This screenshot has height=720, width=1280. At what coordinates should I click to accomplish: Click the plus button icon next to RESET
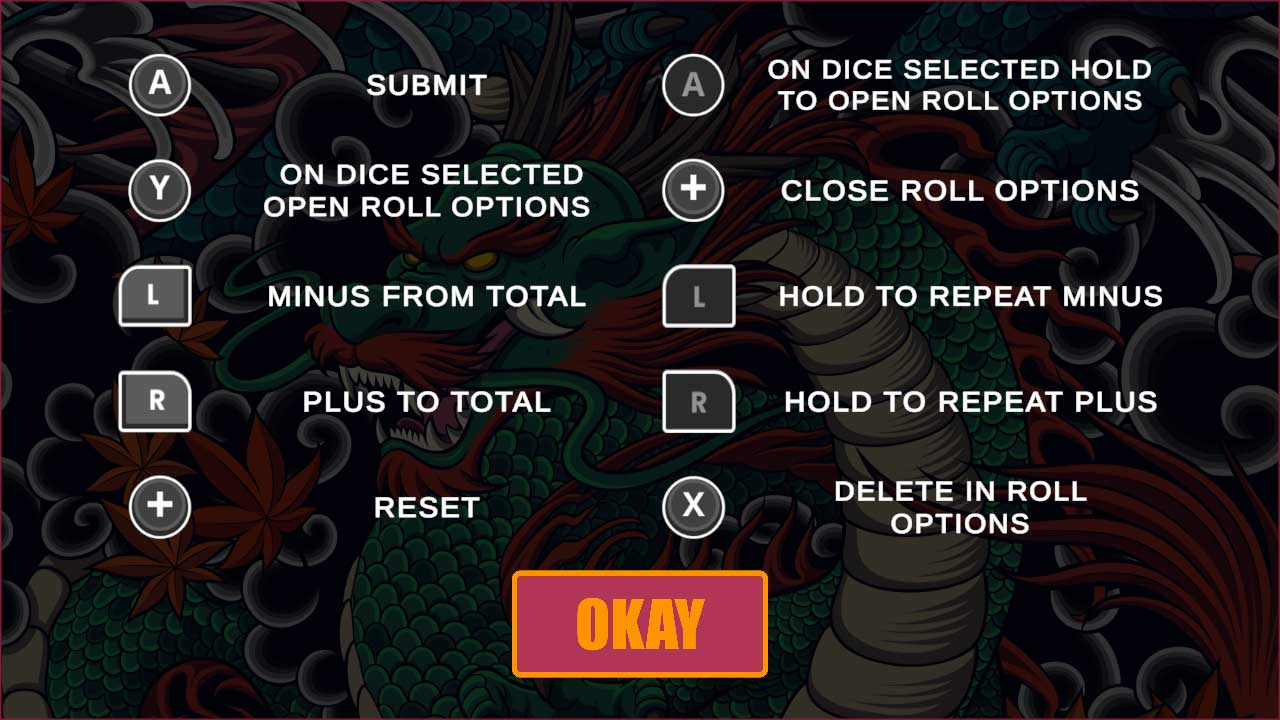tap(159, 507)
